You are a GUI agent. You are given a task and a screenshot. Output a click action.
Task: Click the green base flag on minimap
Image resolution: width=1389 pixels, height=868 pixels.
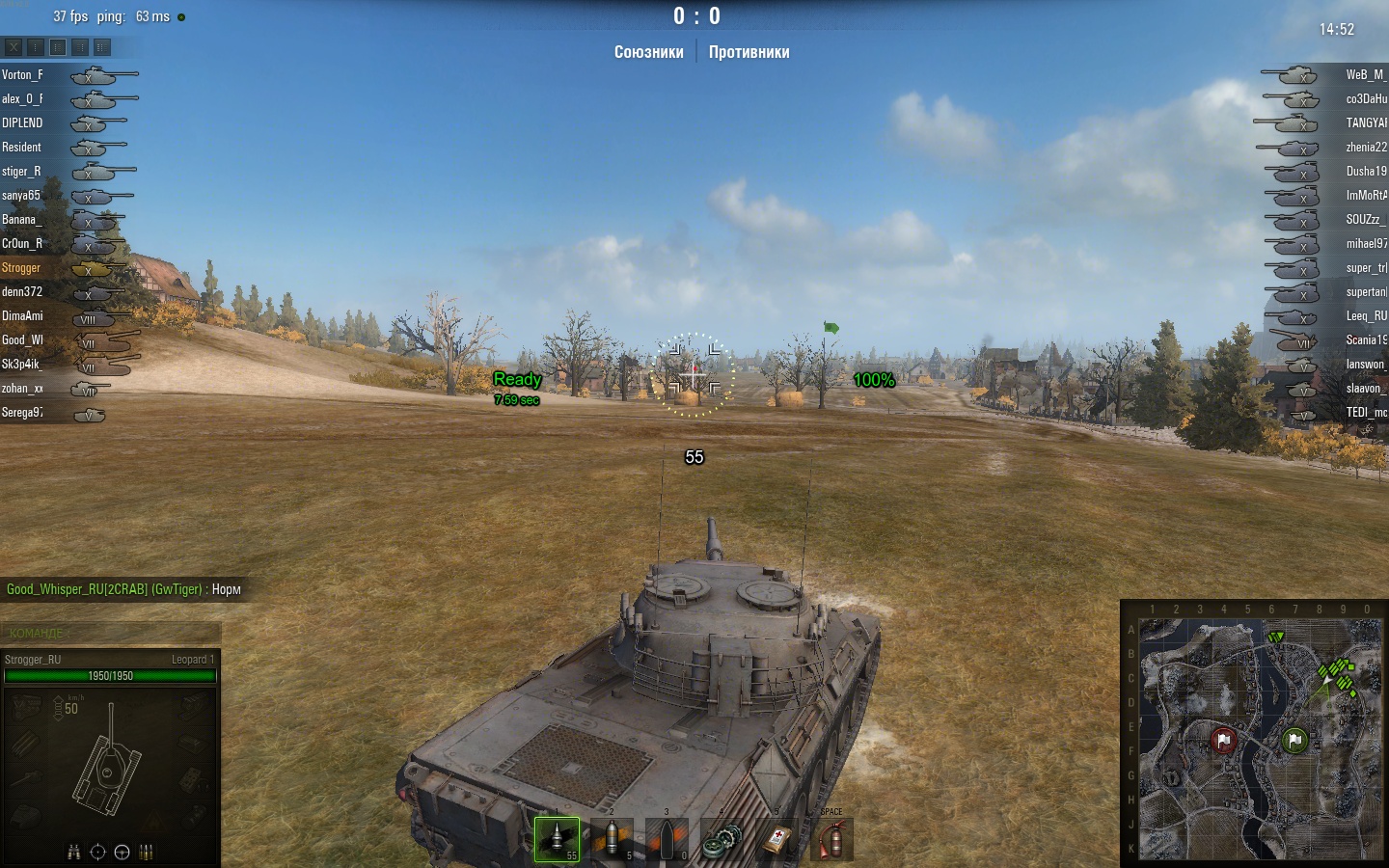pos(1294,740)
